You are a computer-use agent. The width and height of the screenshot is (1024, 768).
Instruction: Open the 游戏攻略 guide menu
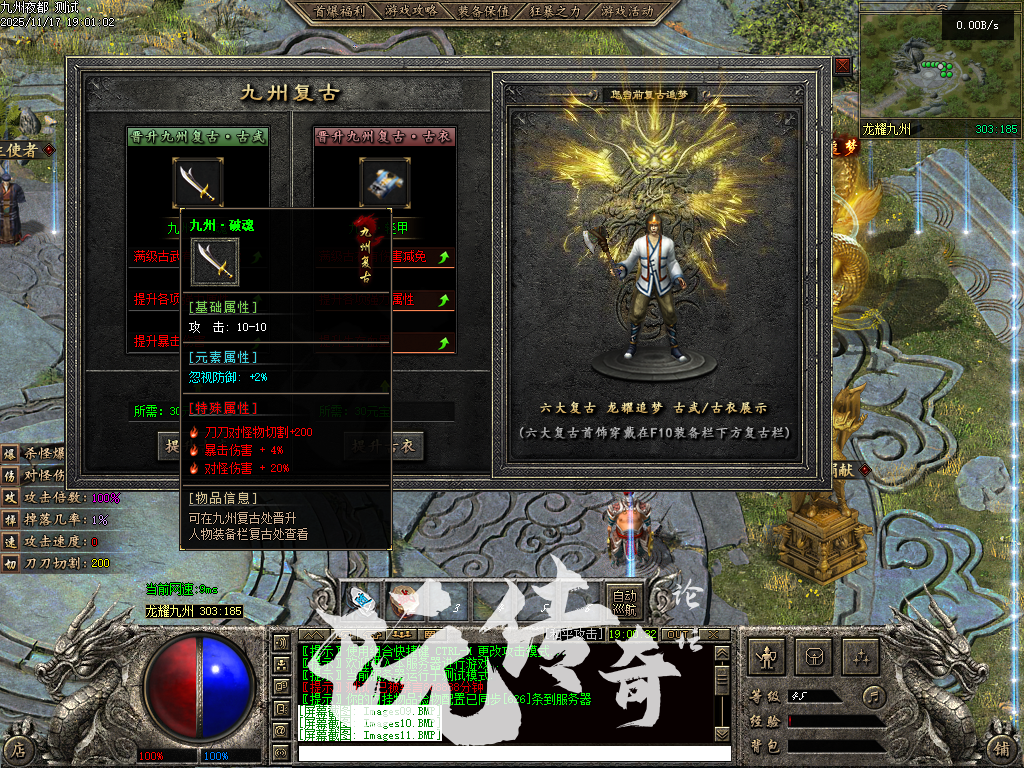coord(411,11)
